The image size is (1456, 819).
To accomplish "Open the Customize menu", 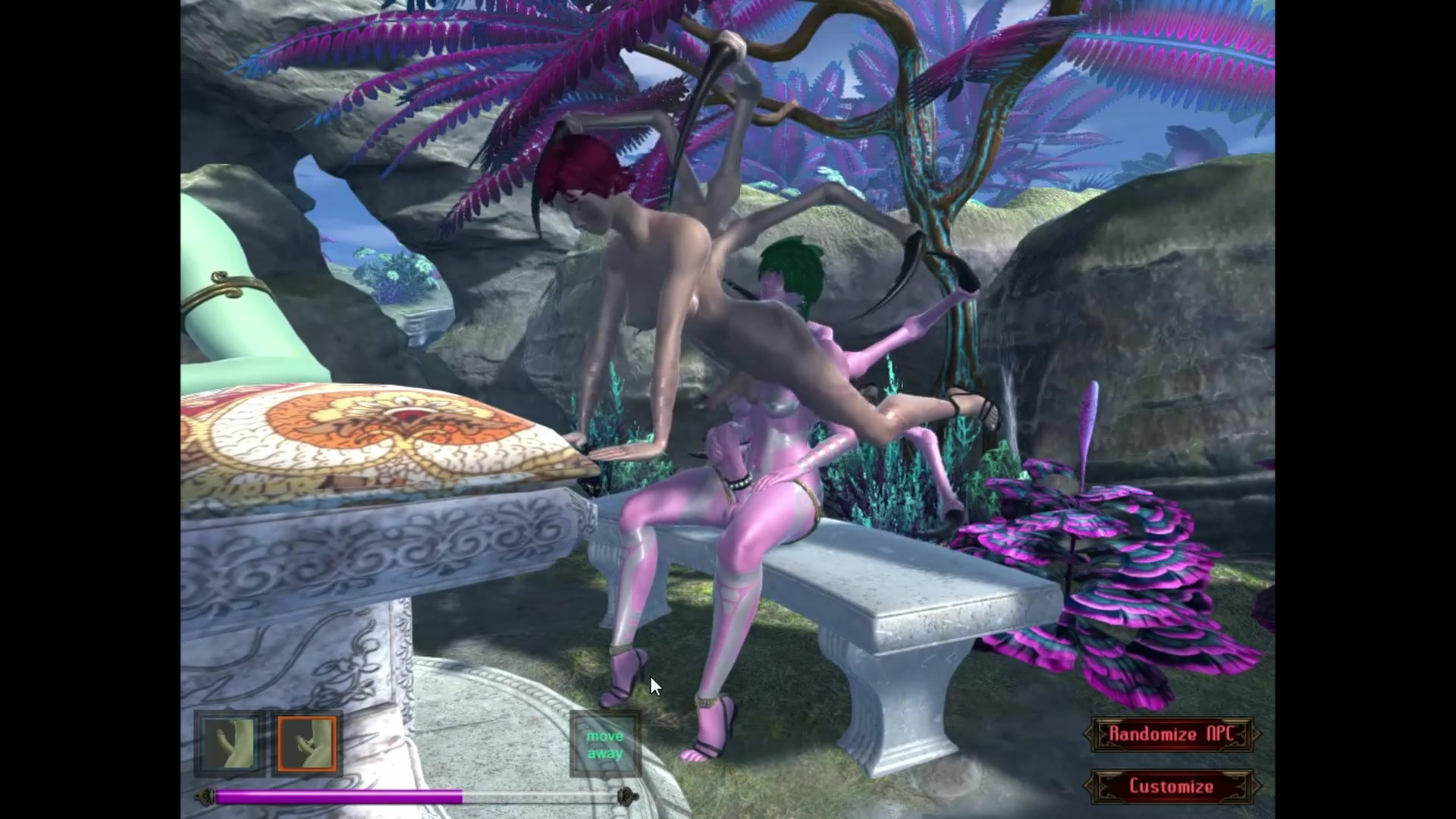I will (x=1171, y=786).
